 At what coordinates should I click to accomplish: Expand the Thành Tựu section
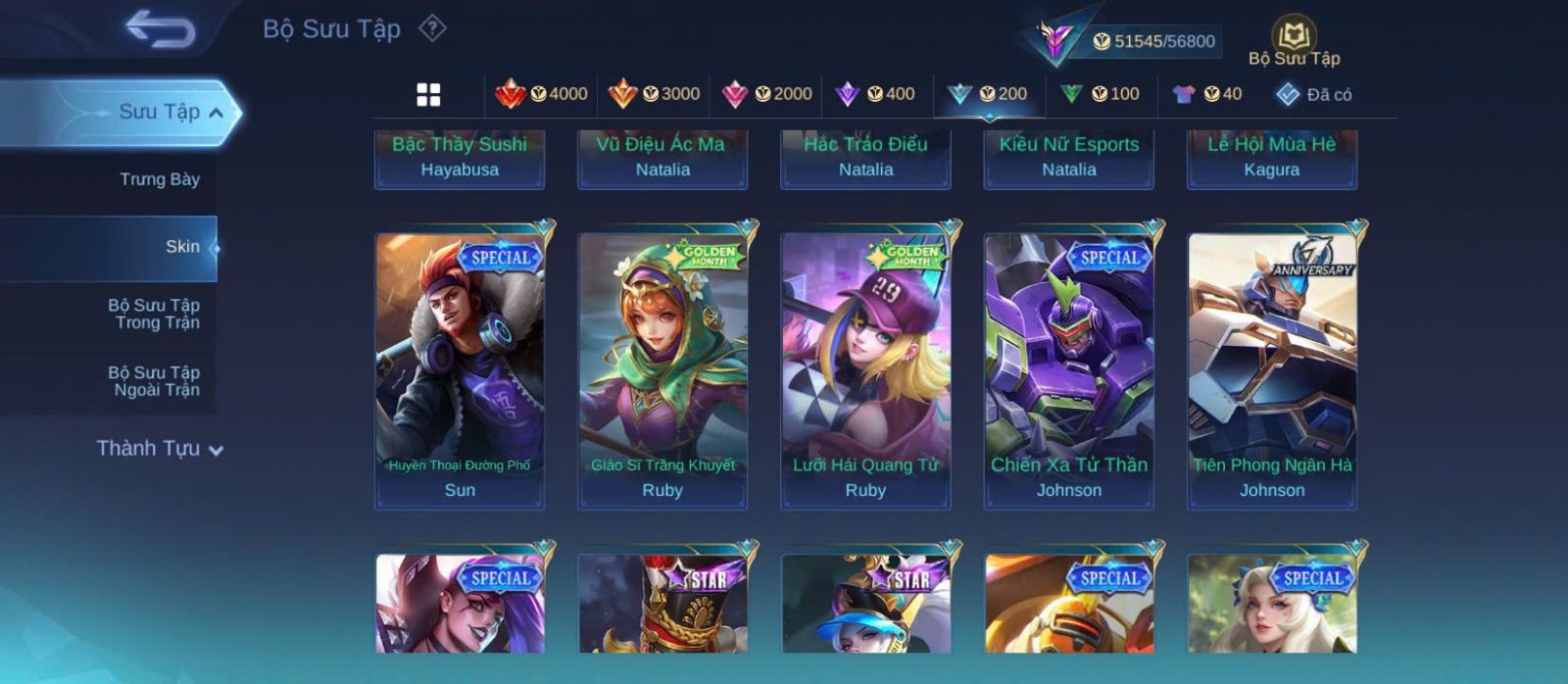click(x=161, y=449)
